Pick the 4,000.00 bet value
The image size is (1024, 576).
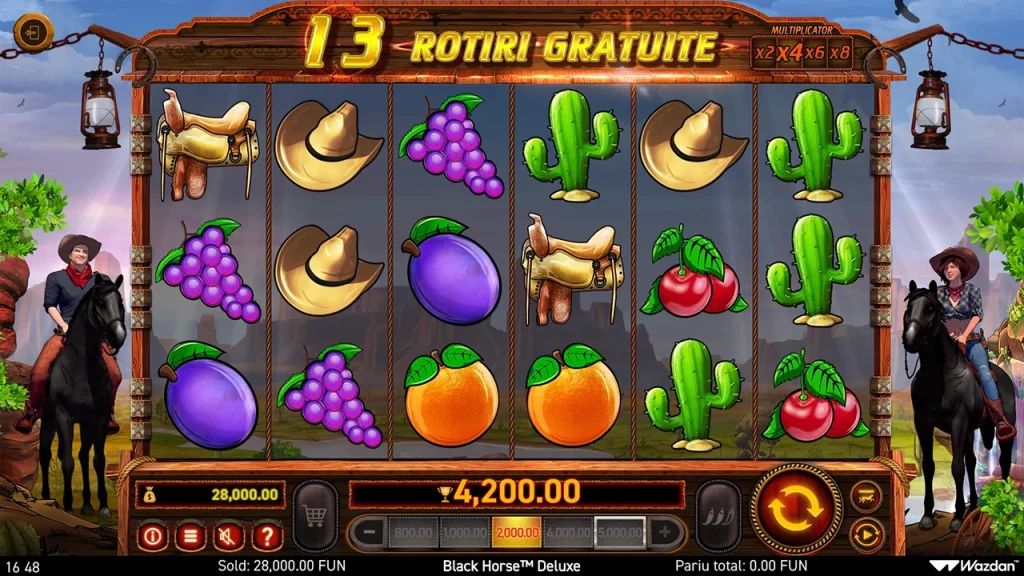[x=568, y=533]
